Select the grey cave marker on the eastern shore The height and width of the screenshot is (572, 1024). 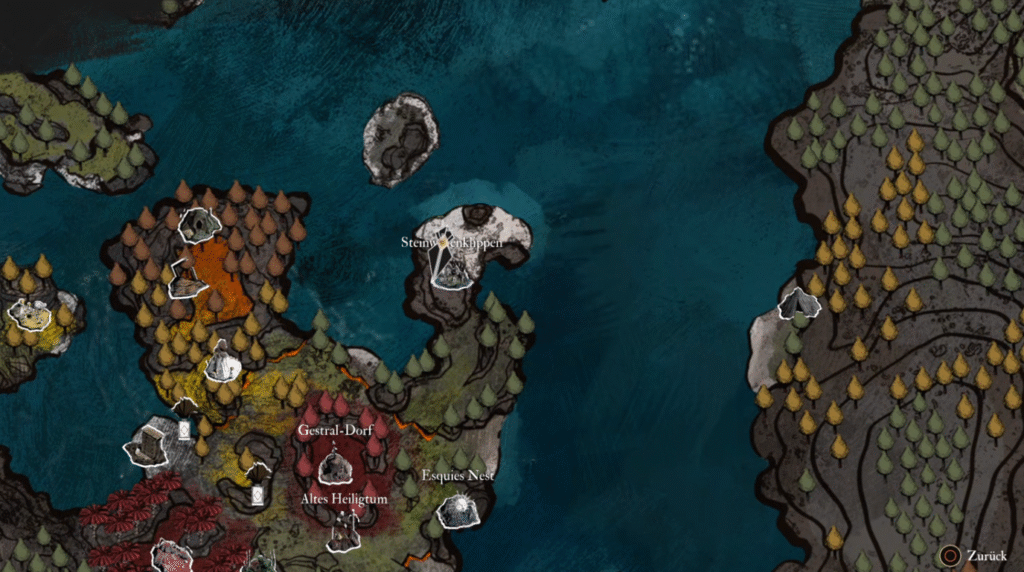(x=799, y=304)
